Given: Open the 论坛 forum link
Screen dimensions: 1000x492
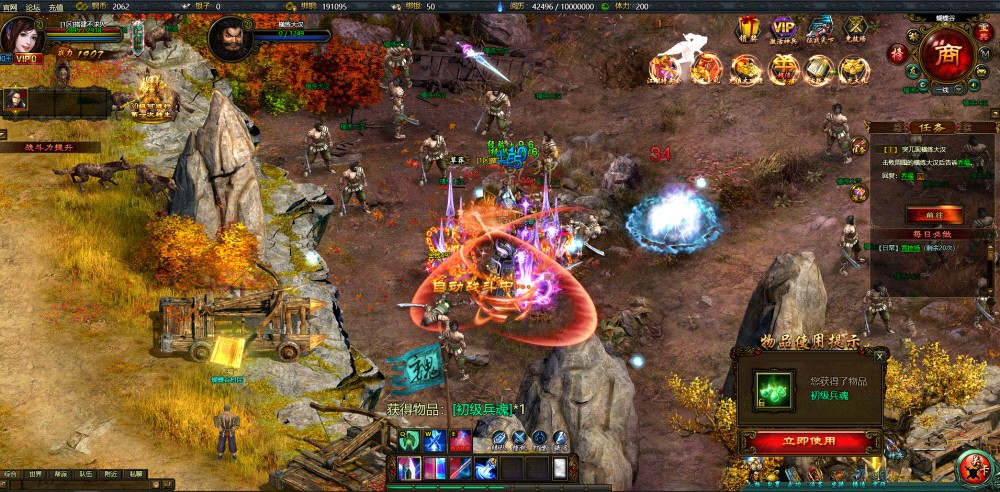Looking at the screenshot, I should [x=33, y=6].
